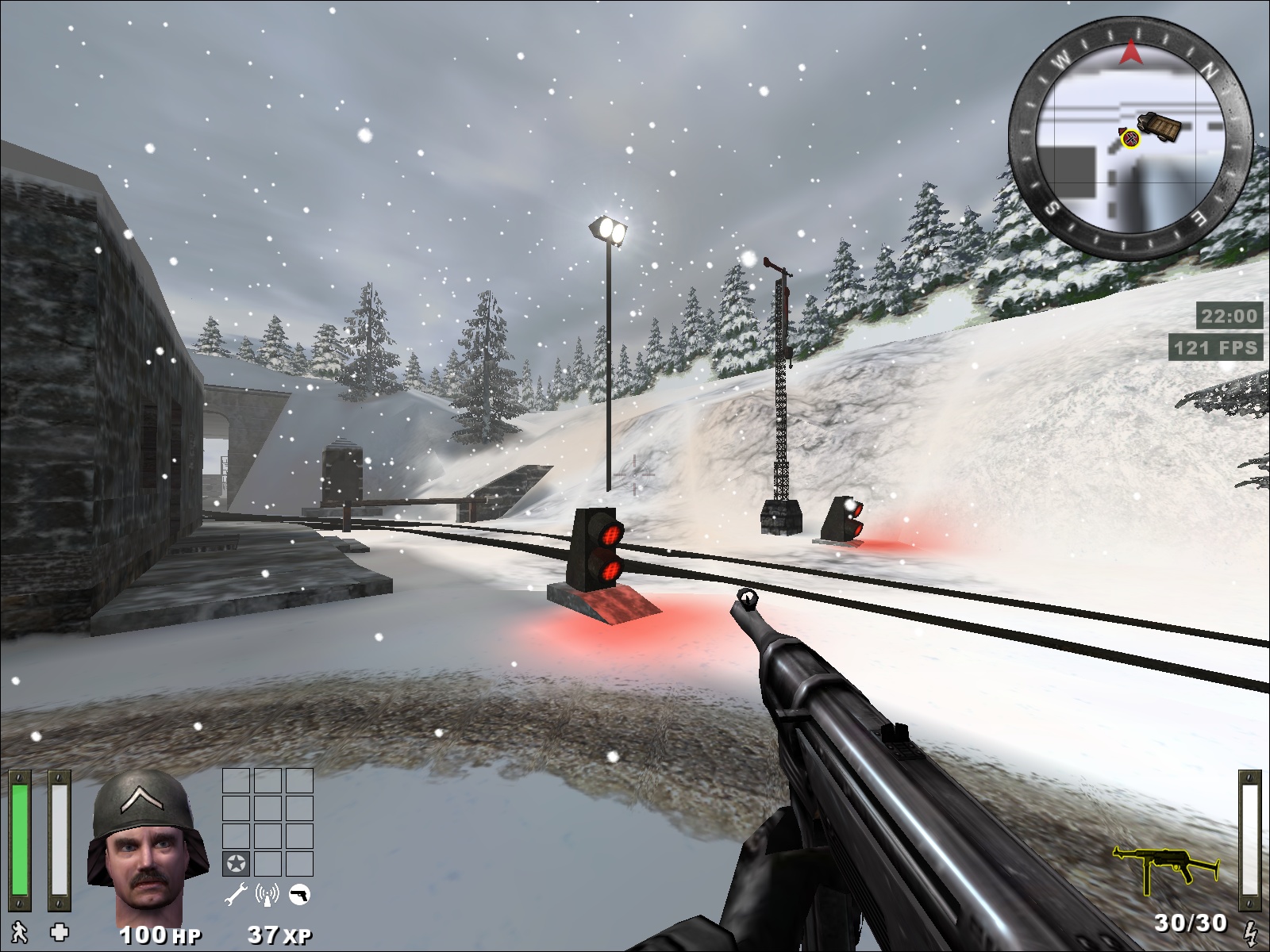Select the star medal slot in the skill grid
Viewport: 1270px width, 952px height.
(236, 863)
